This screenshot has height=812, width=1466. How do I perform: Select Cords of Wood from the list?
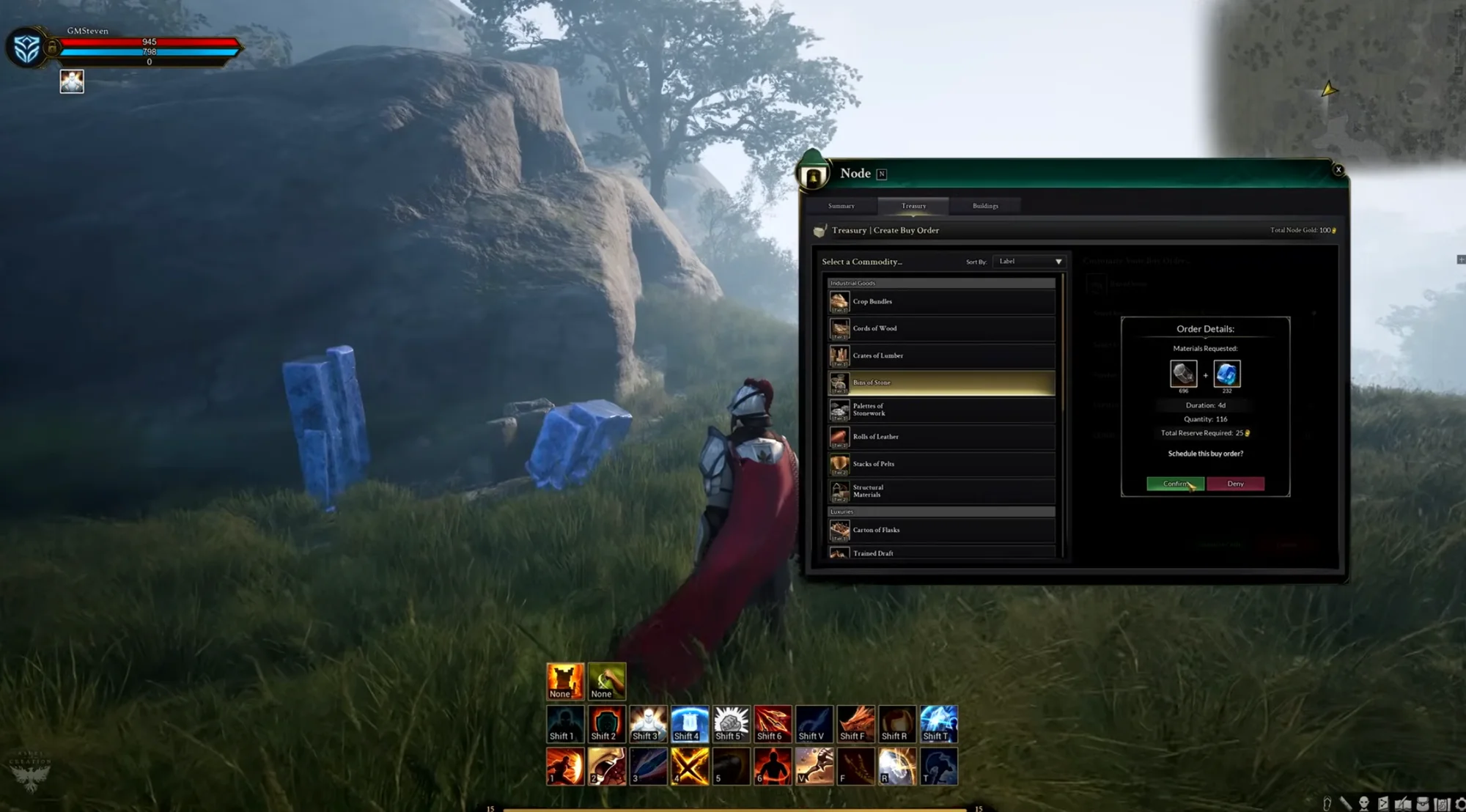pos(941,328)
